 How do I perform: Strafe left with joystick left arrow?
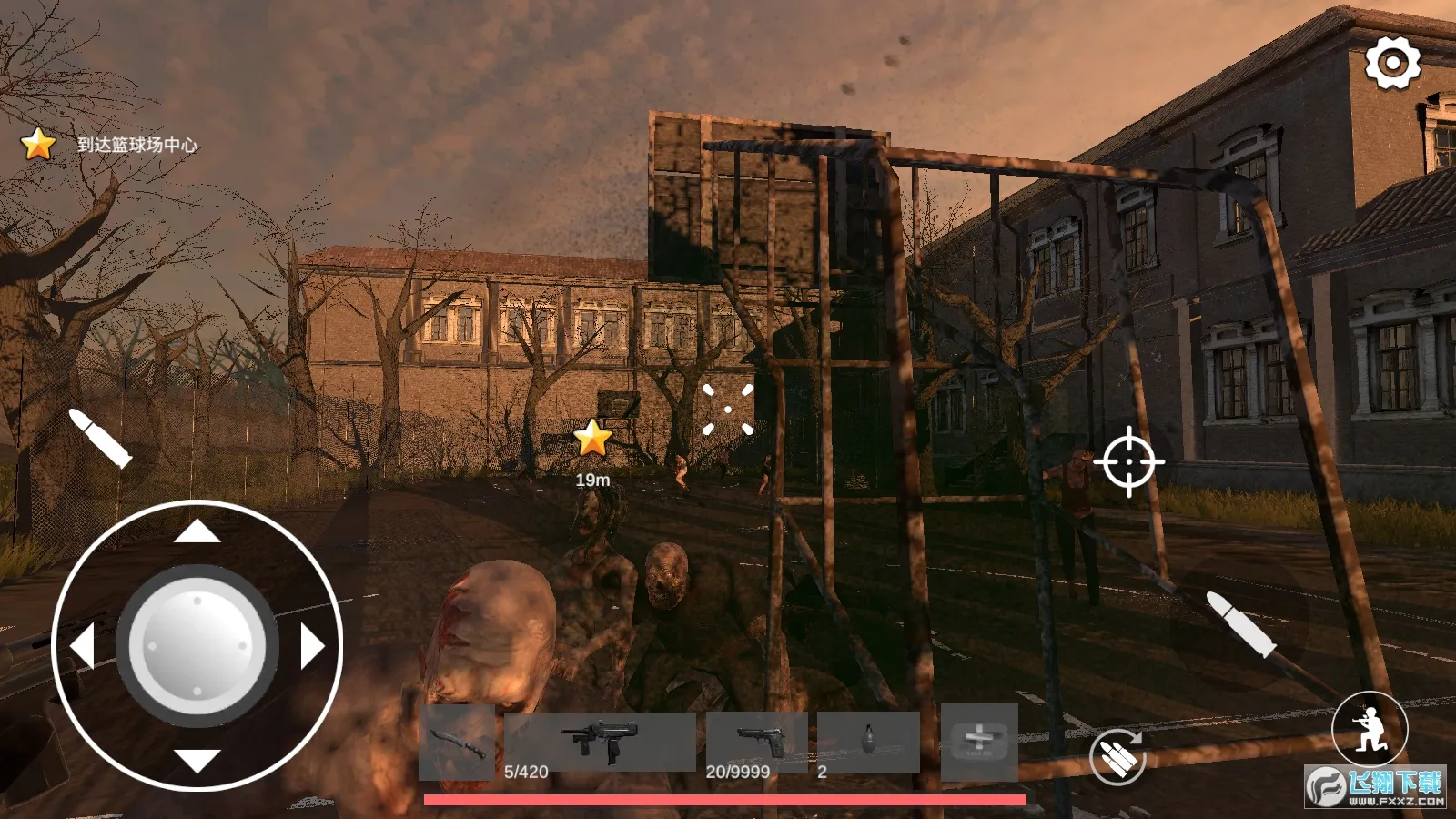[83, 646]
